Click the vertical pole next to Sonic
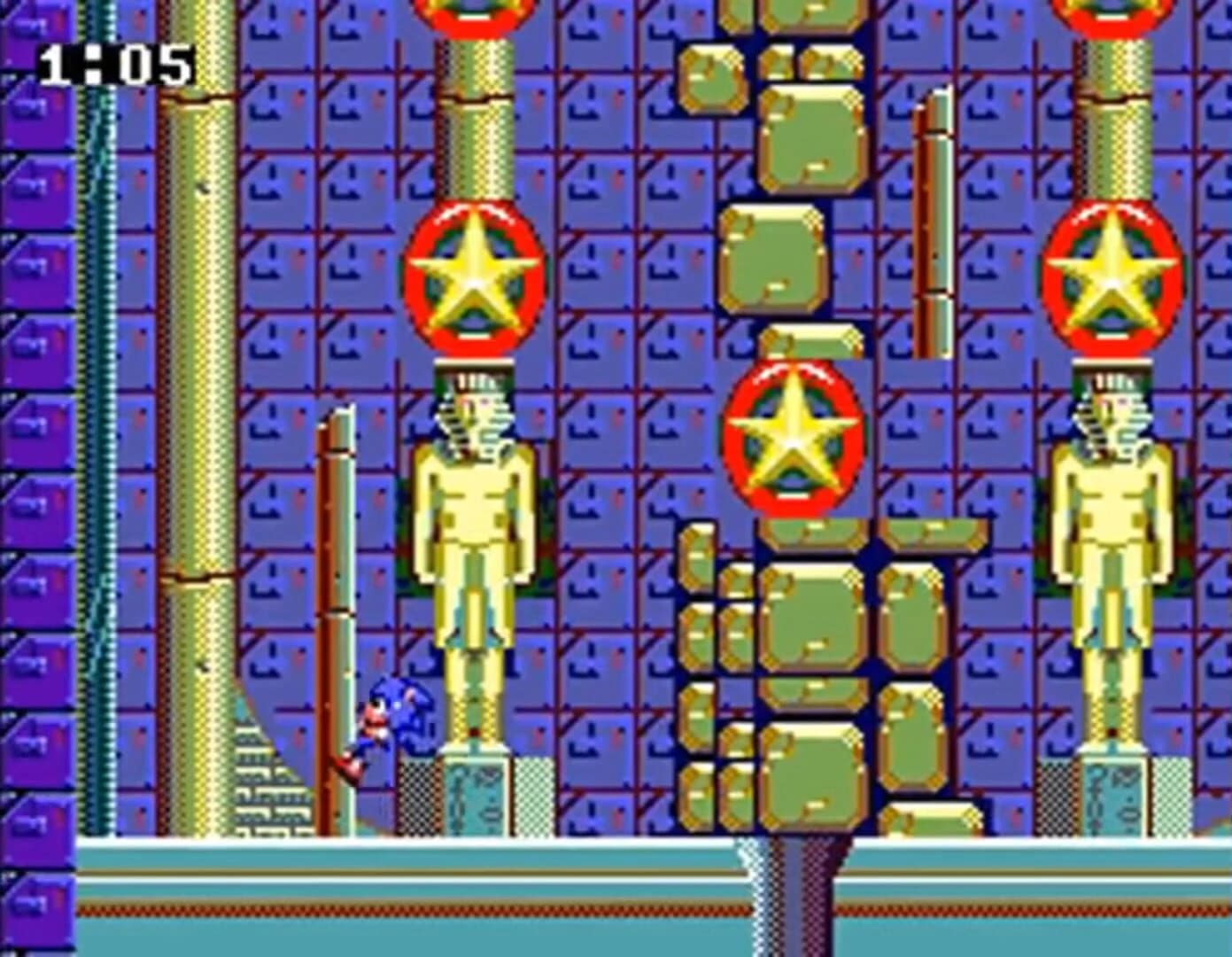Screen dimensions: 1232x957 tap(335, 620)
